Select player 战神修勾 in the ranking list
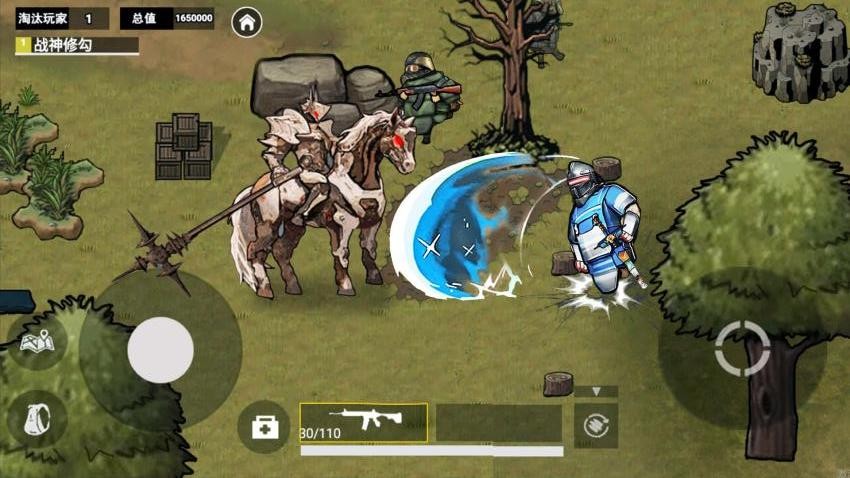The image size is (850, 478). (x=76, y=45)
